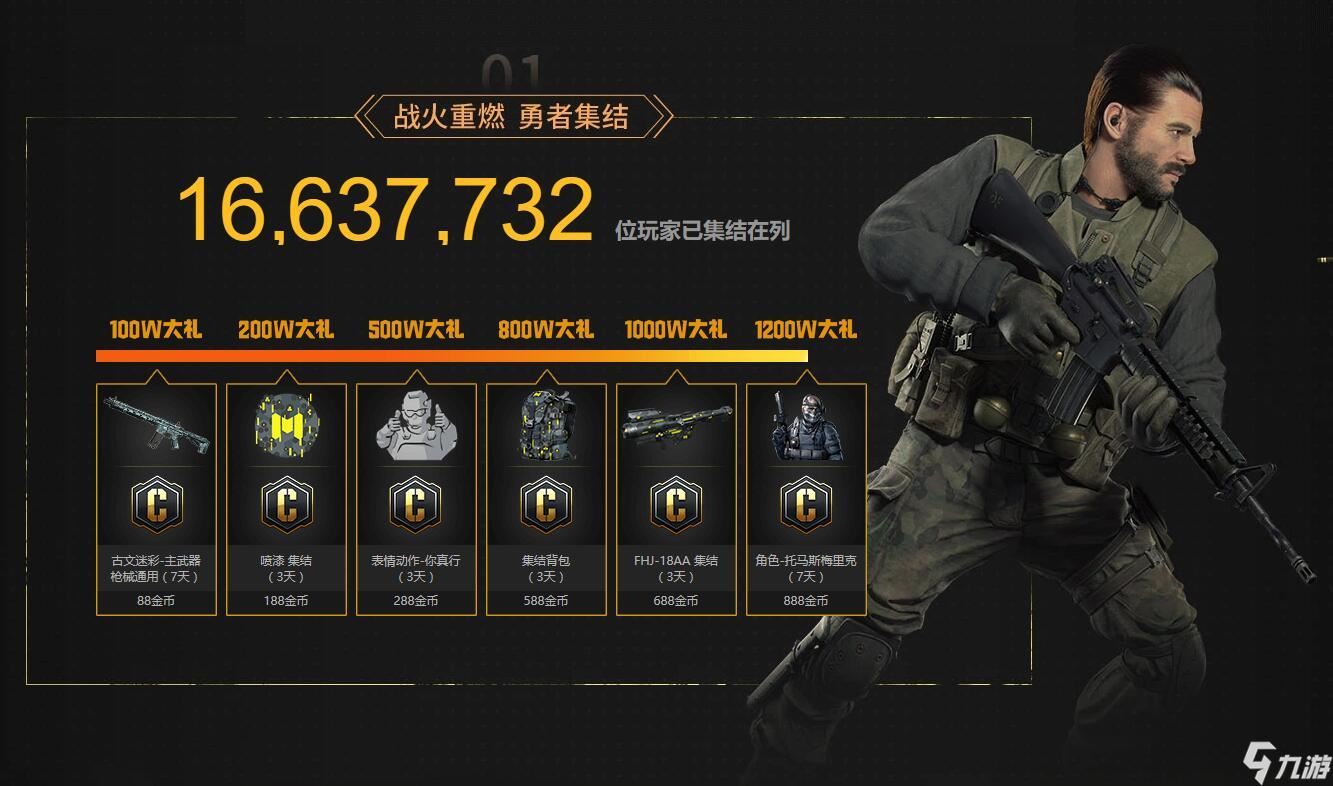This screenshot has height=786, width=1333.
Task: Click the 1200W milestone label
Action: click(x=806, y=330)
